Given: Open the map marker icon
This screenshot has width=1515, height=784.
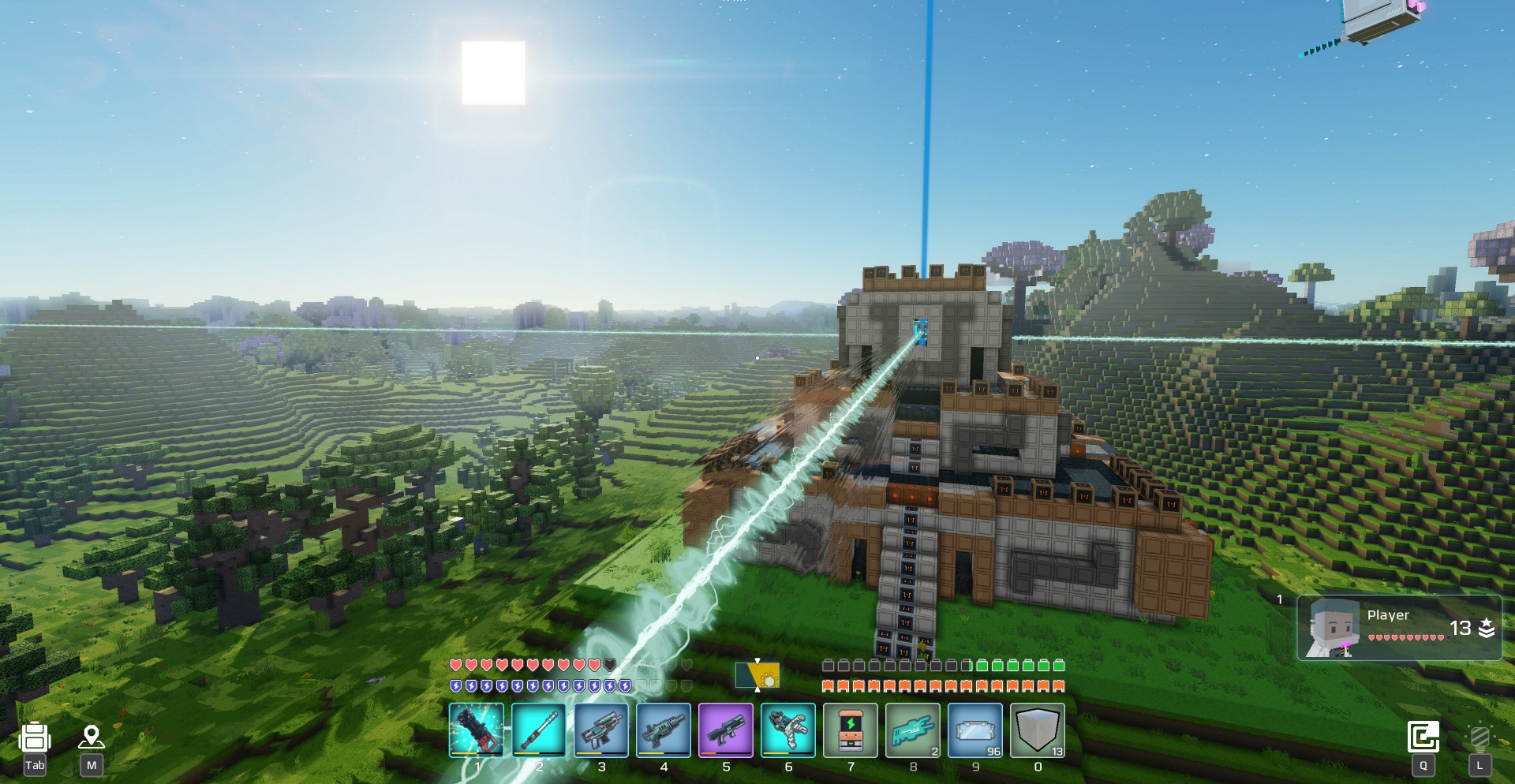Looking at the screenshot, I should 92,737.
